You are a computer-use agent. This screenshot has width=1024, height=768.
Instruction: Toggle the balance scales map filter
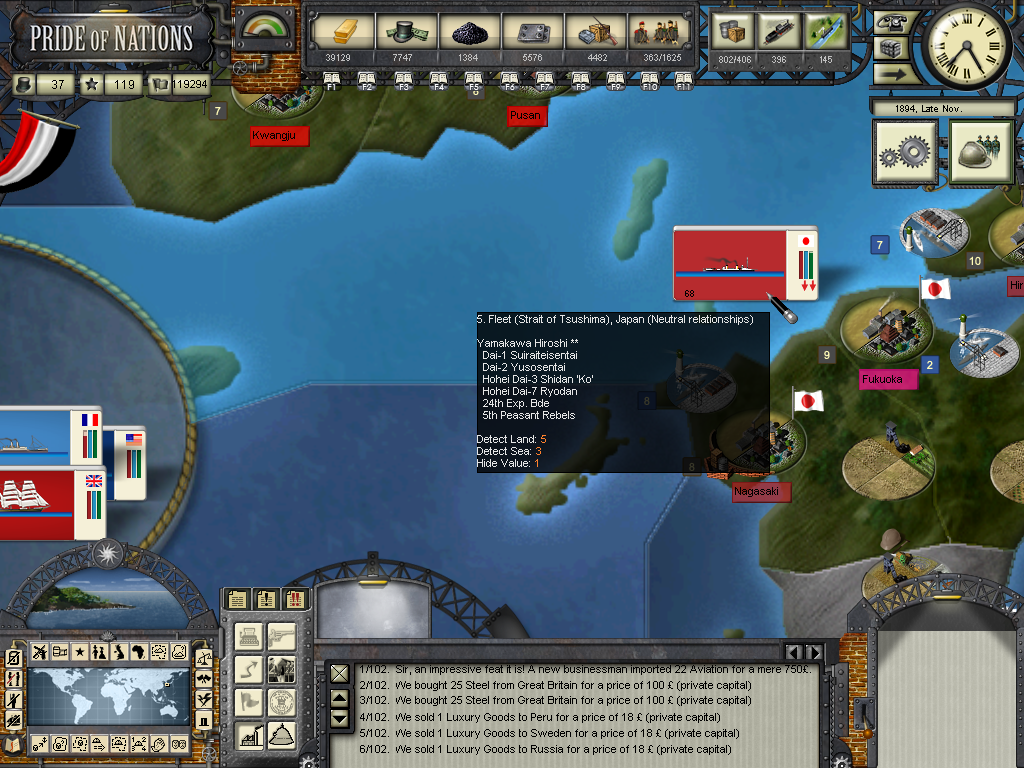pos(204,658)
